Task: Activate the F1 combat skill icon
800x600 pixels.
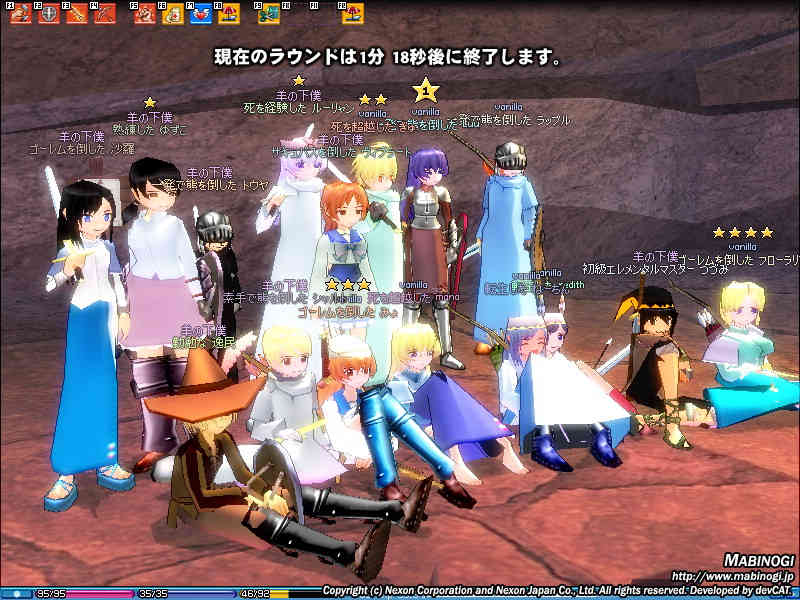Action: (21, 14)
